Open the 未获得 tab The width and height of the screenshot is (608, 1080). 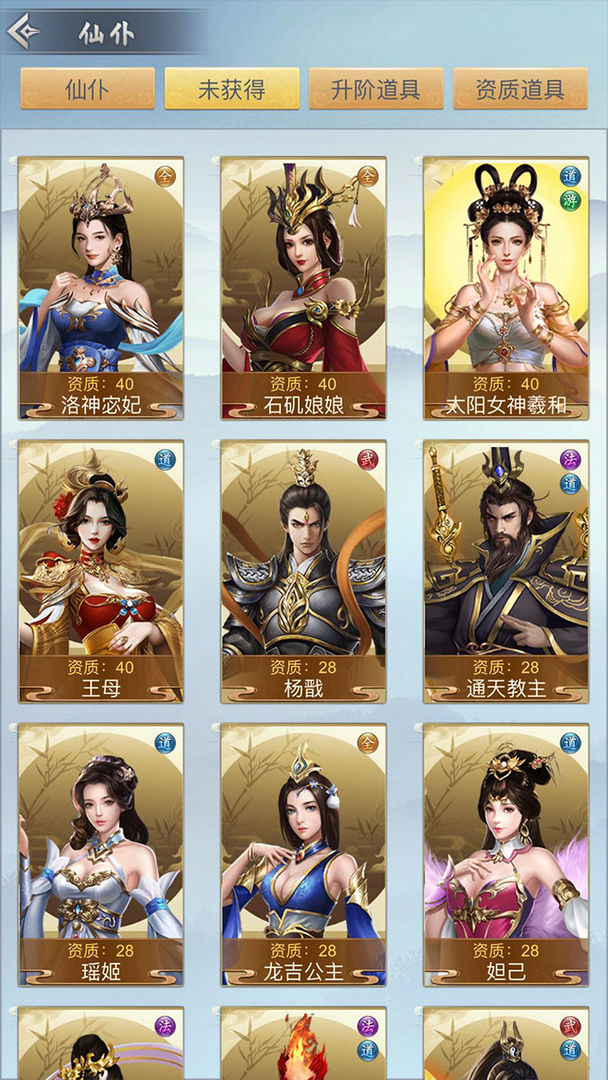(x=232, y=89)
